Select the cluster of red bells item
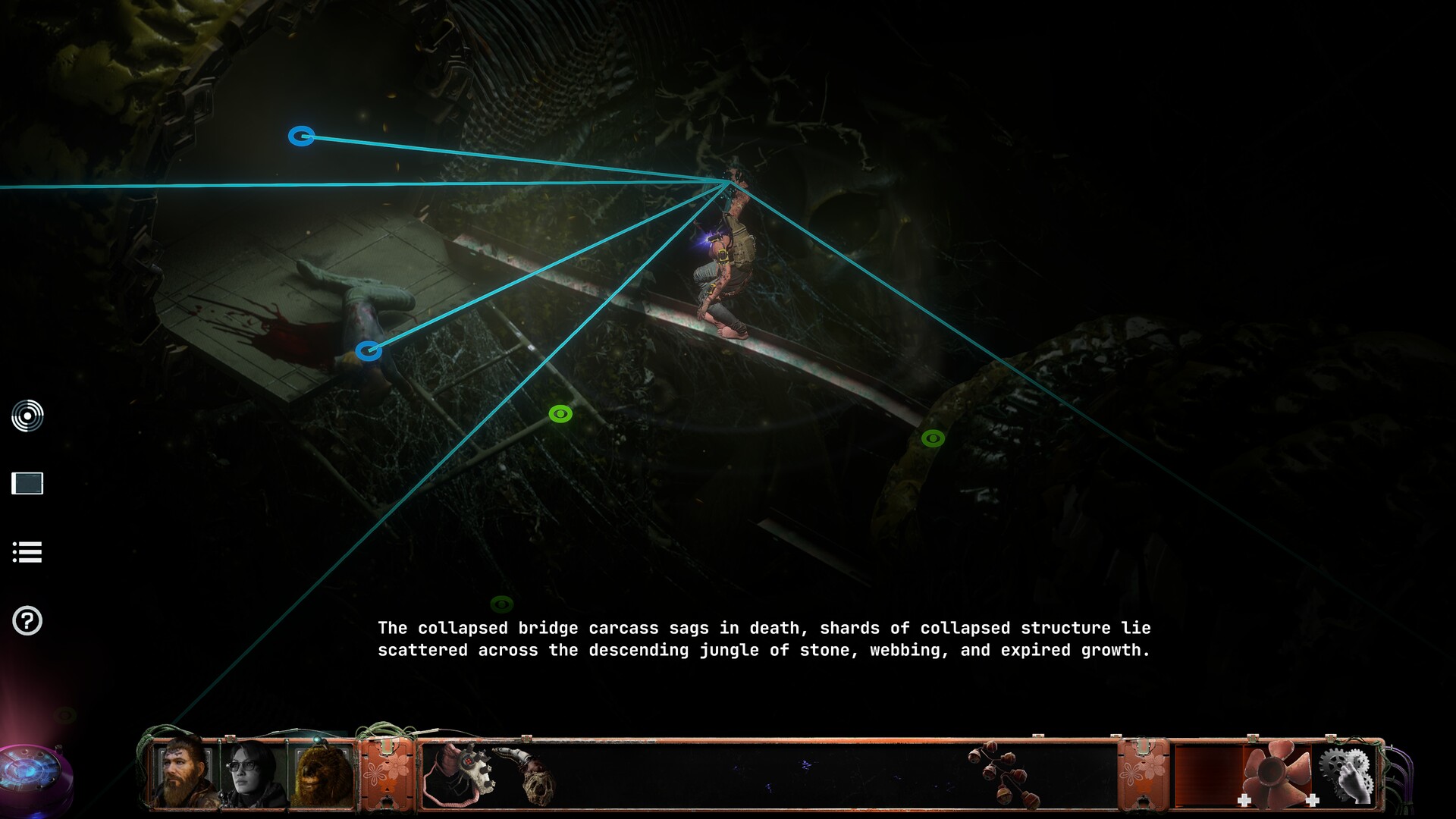 click(1005, 773)
